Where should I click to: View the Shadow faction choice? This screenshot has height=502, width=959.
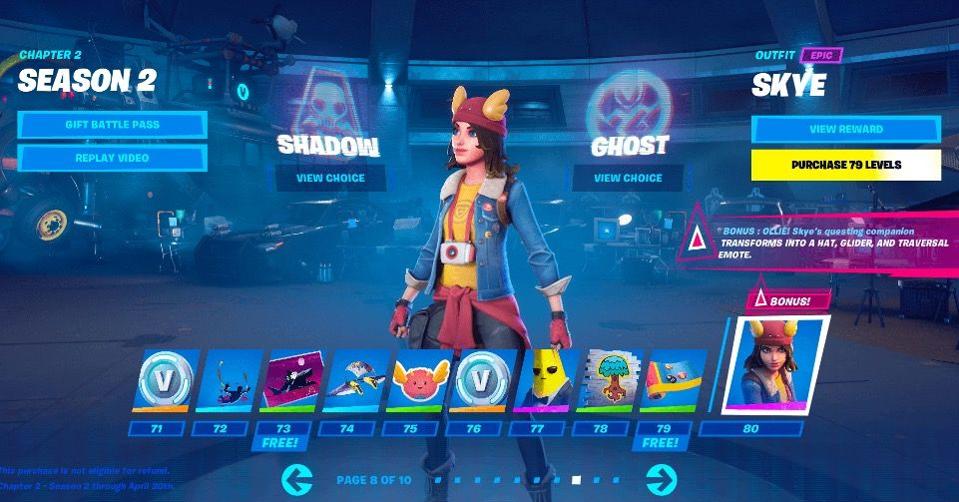click(x=330, y=179)
